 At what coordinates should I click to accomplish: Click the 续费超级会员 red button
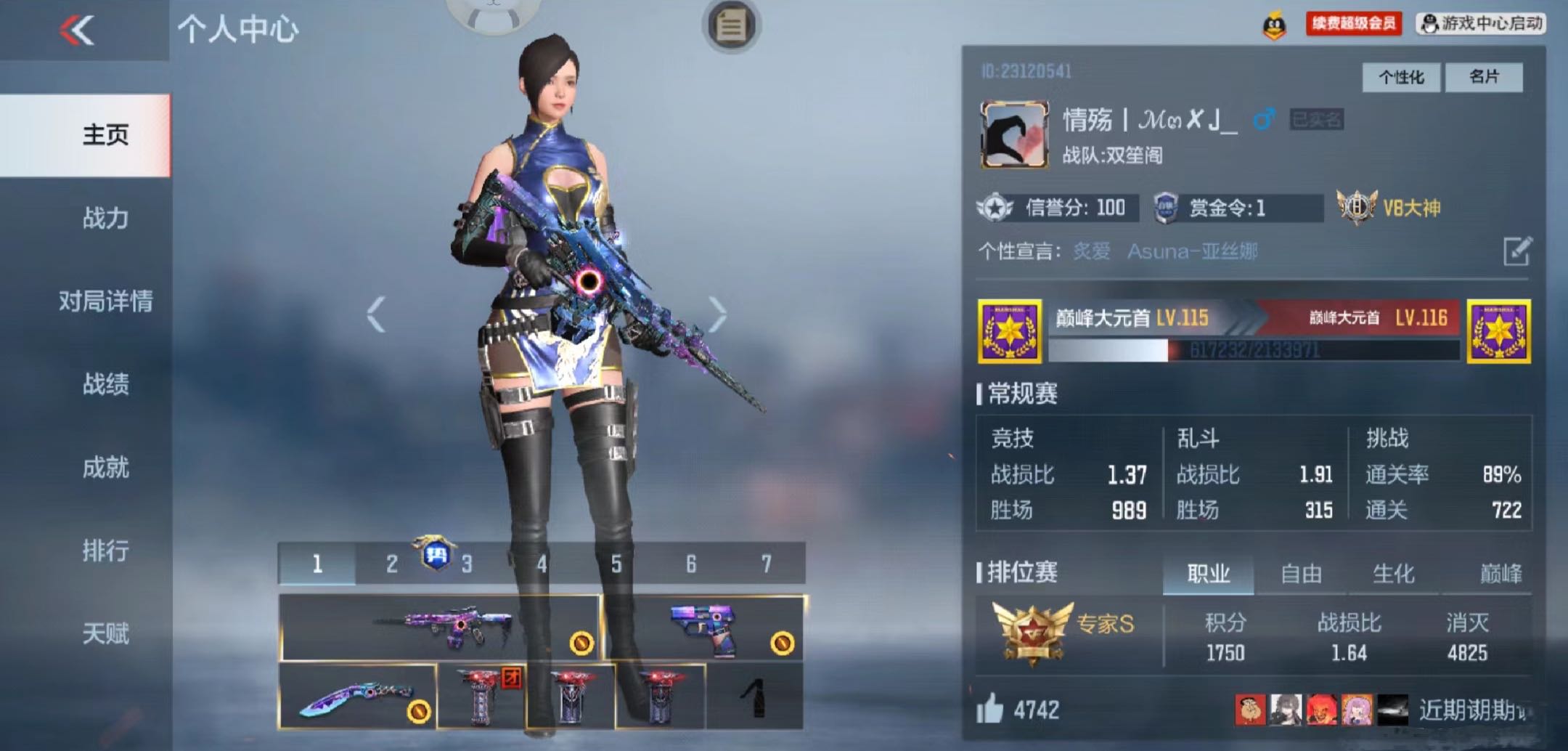(1353, 23)
